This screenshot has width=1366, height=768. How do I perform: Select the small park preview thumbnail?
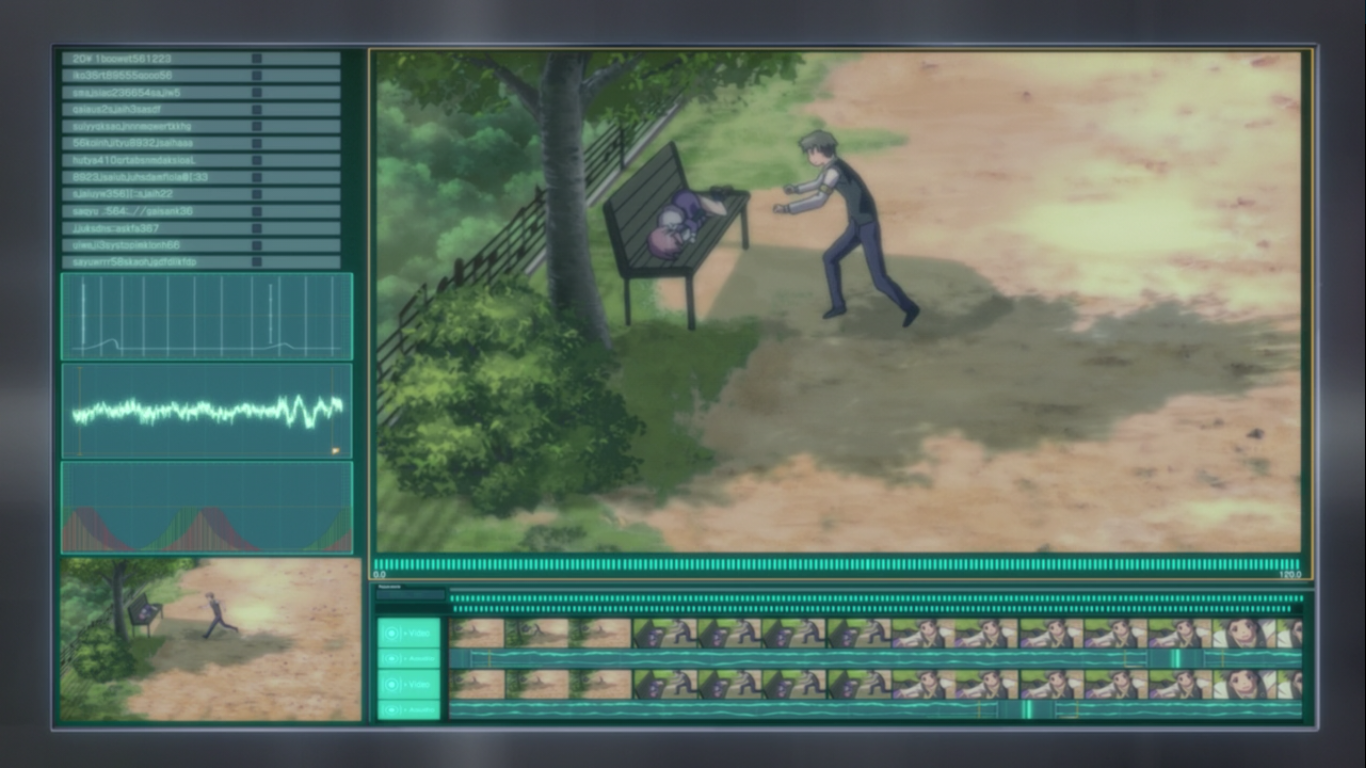click(210, 639)
